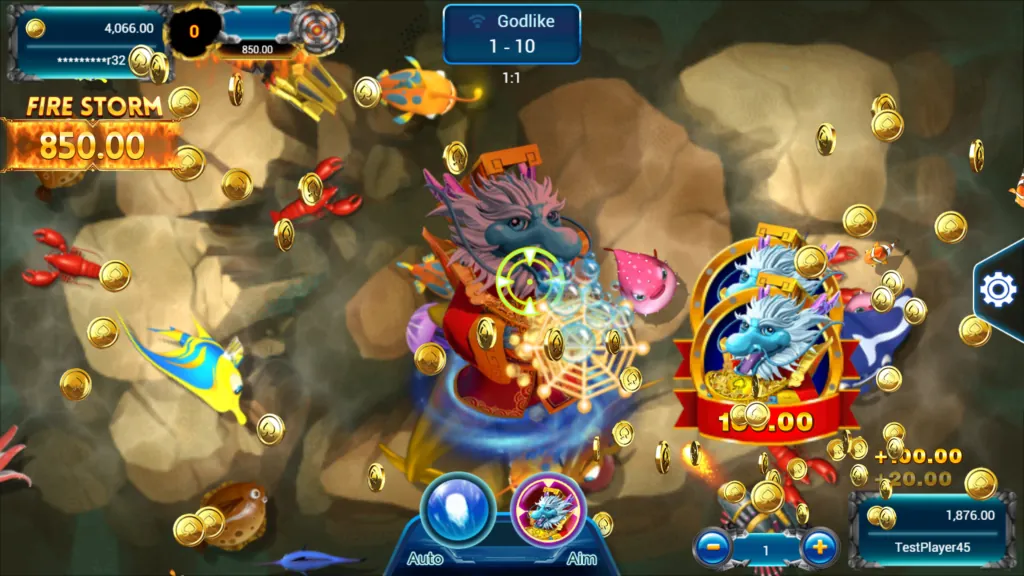Decrease the bet with the minus button
Screen dimensions: 1024x576
(712, 547)
